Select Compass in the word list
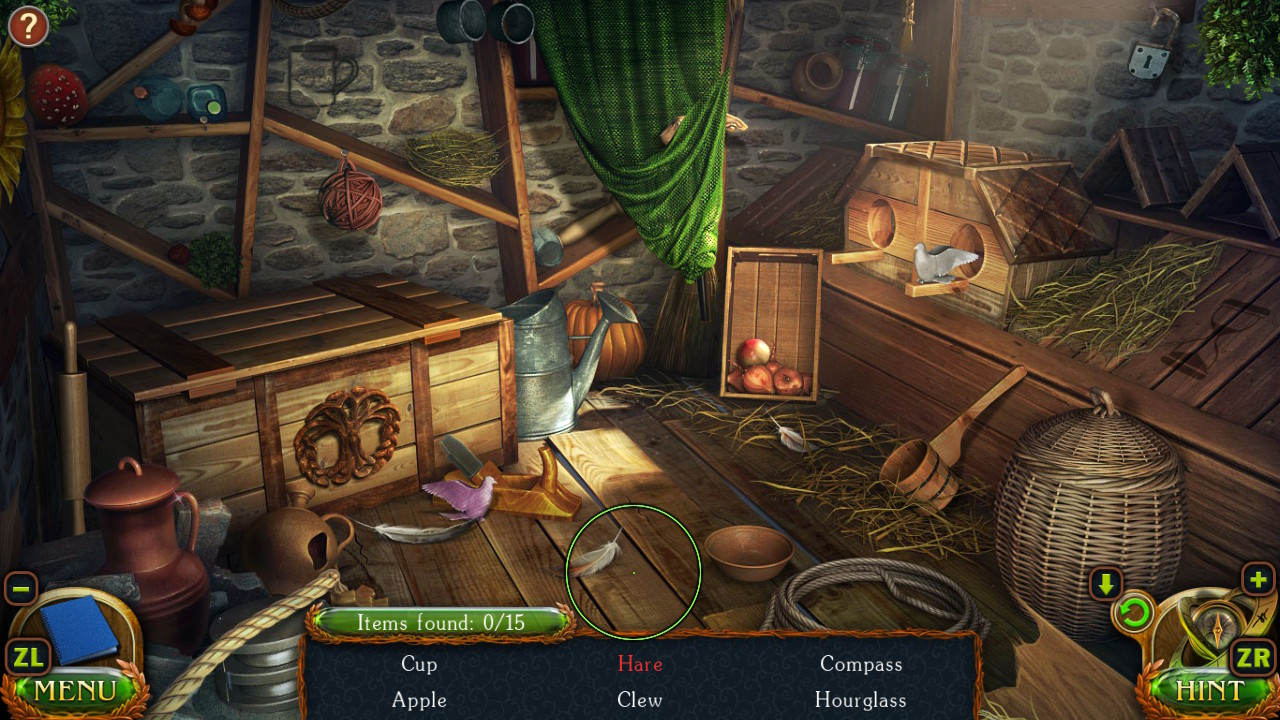 tap(861, 664)
